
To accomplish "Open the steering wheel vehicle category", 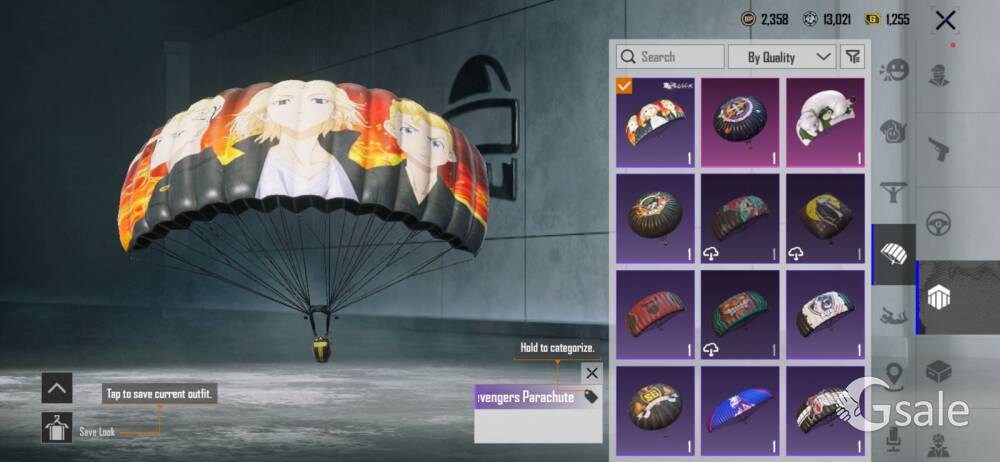I will (x=938, y=222).
